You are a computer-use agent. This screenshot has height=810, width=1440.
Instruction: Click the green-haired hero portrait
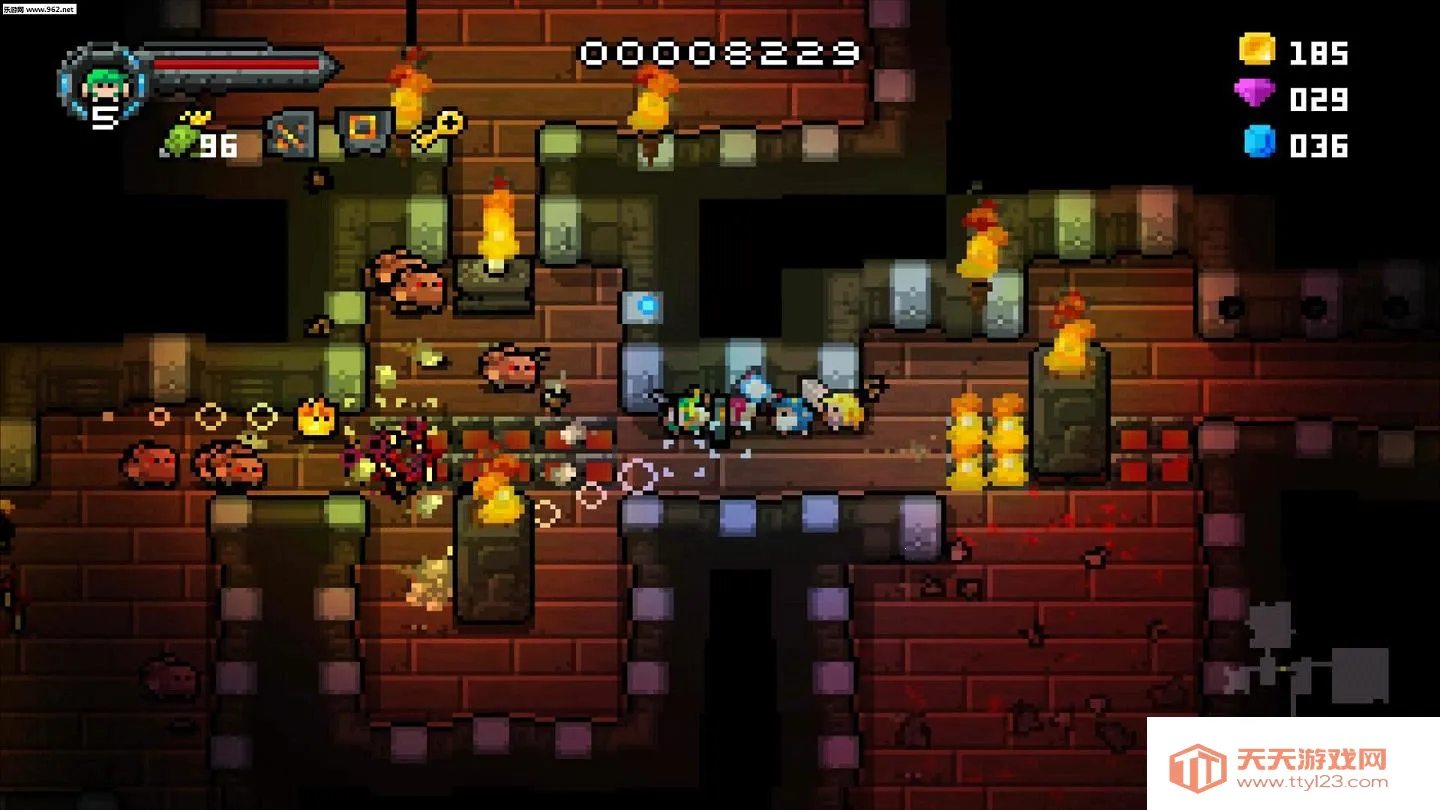[x=101, y=82]
